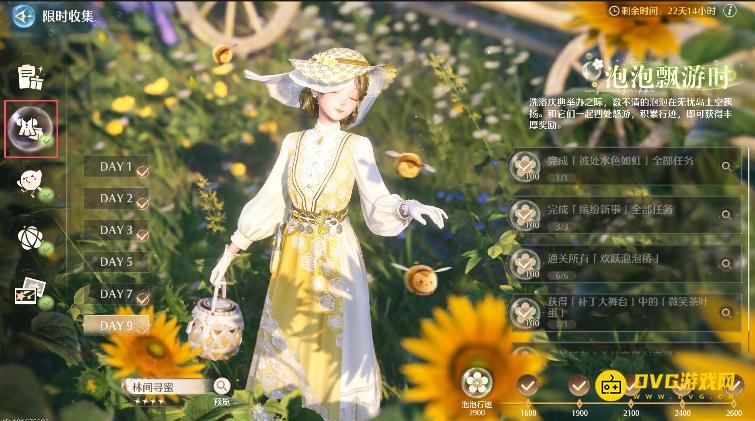This screenshot has height=421, width=755.
Task: Open the photo album event icon
Action: pos(30,292)
